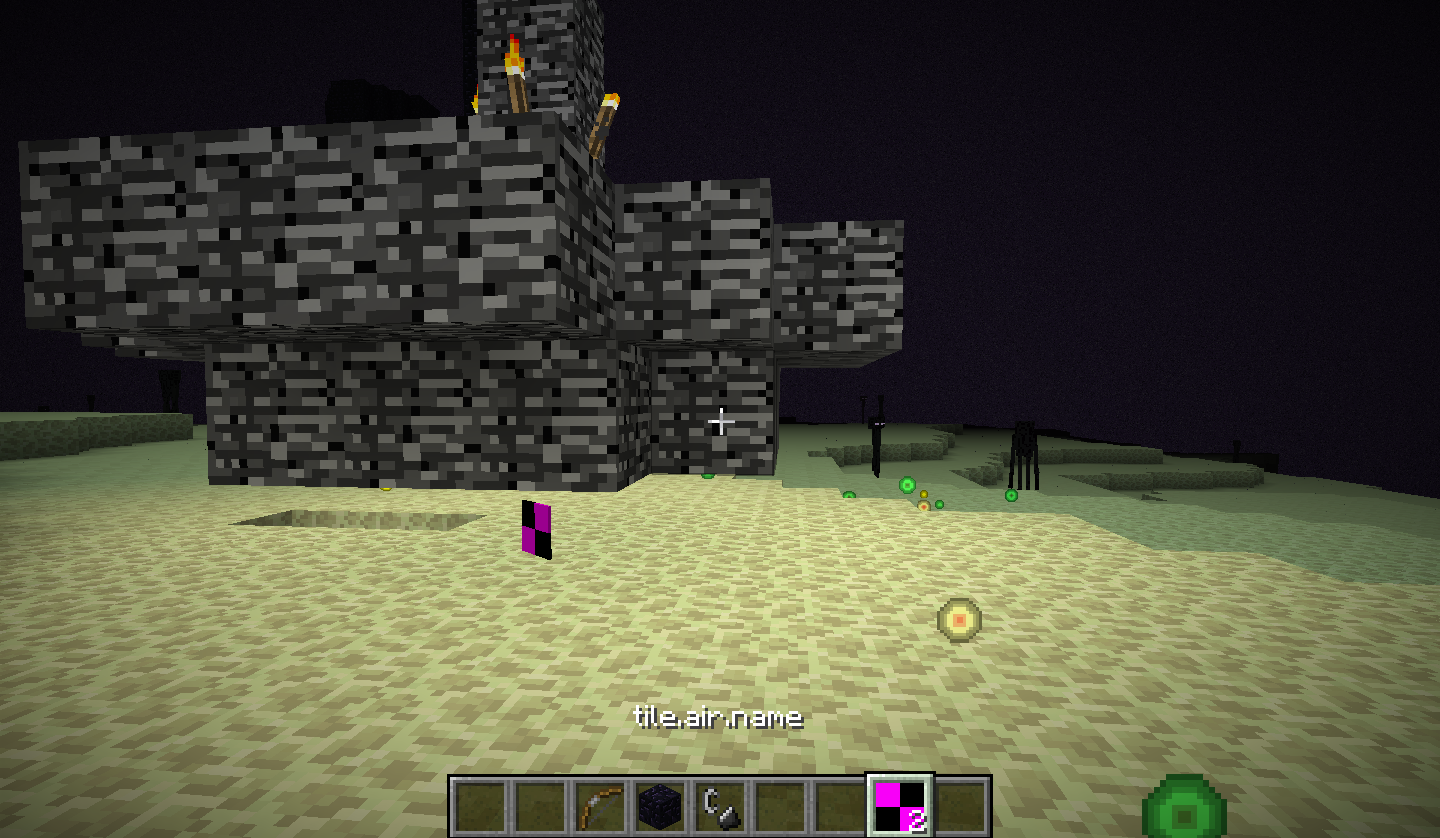Choose the obsidian block hotbar slot
Viewport: 1440px width, 838px height.
tap(660, 806)
